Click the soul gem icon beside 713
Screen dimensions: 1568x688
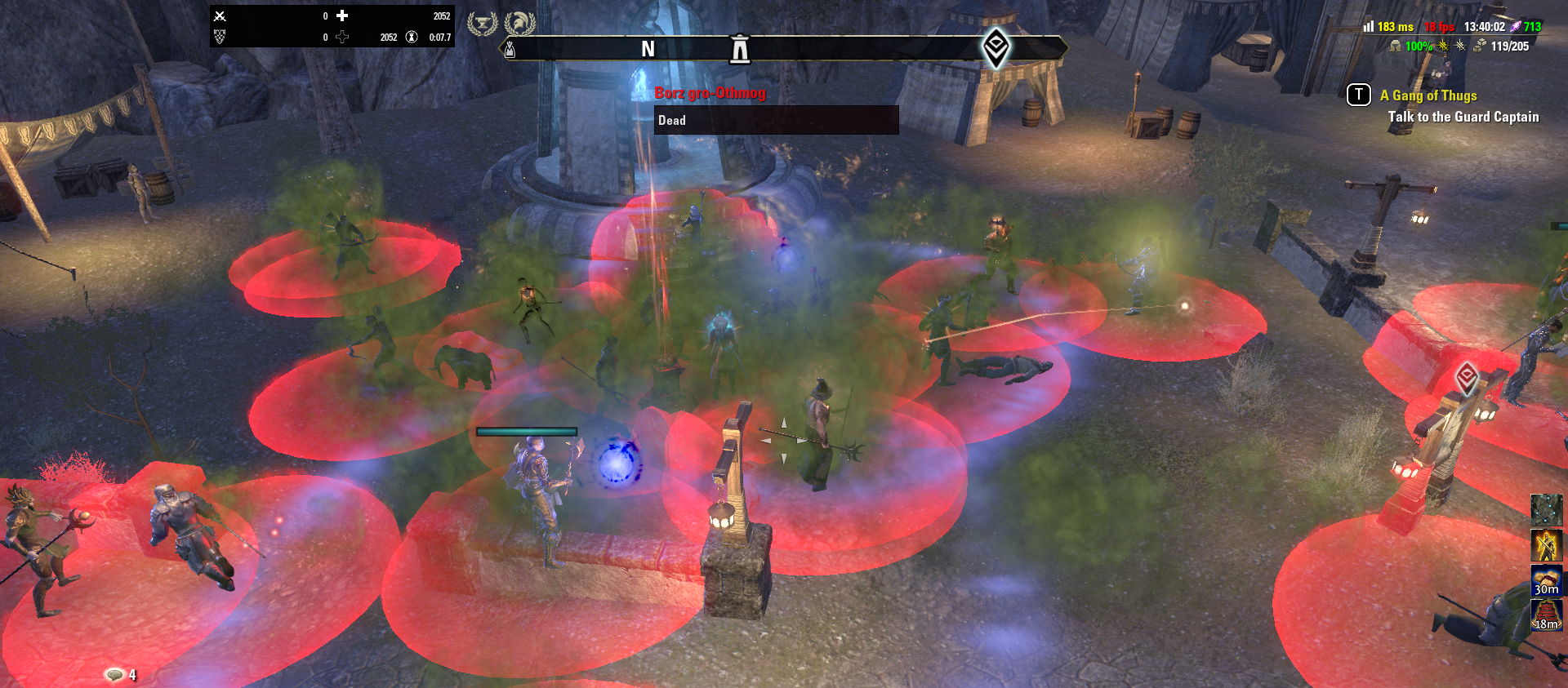point(1515,27)
